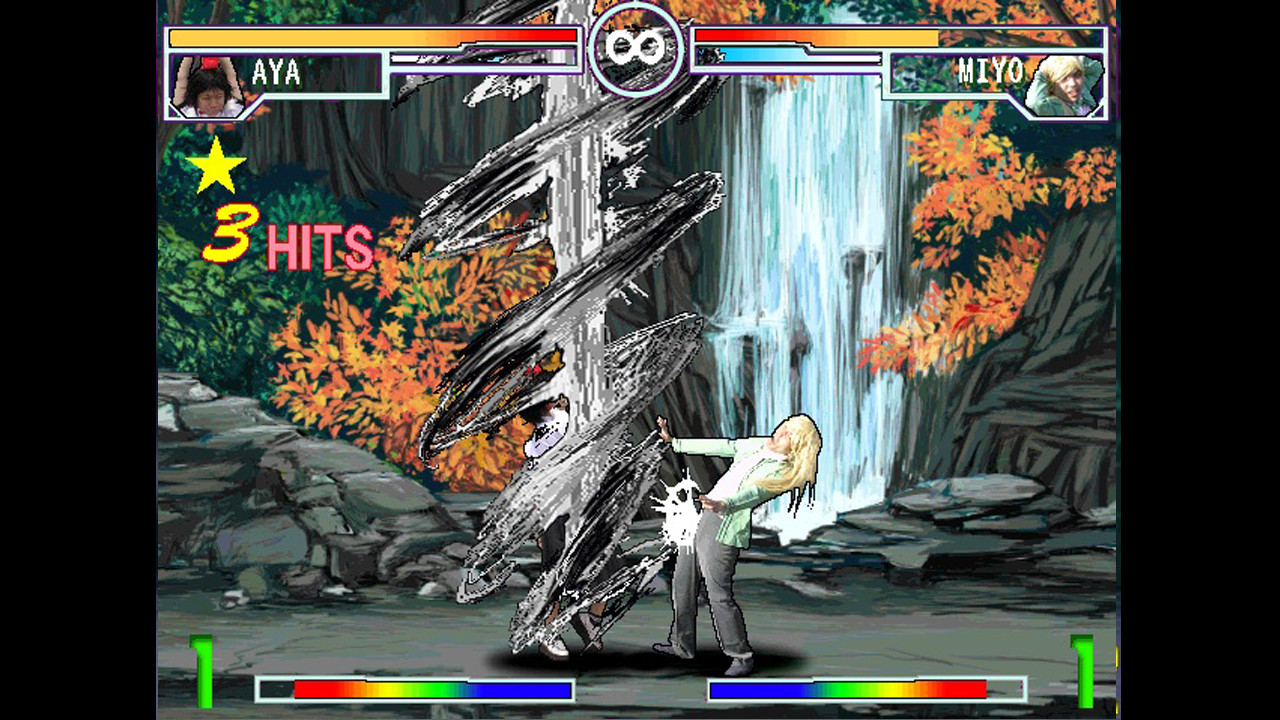Click player two's rainbow super meter
The height and width of the screenshot is (720, 1280).
(x=865, y=690)
